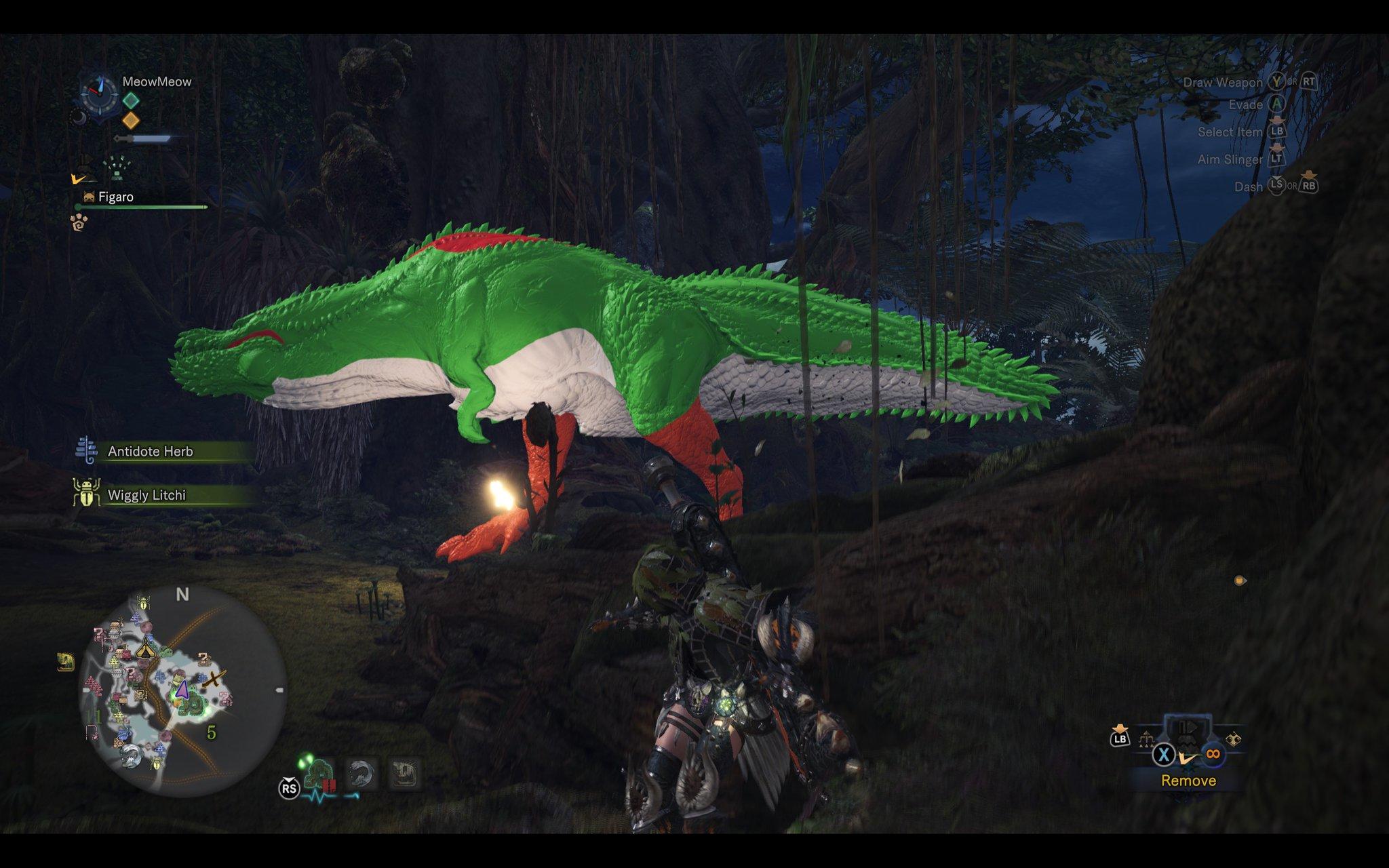Select the item bar's central mantle slot
Image resolution: width=1389 pixels, height=868 pixels.
coord(1188,732)
